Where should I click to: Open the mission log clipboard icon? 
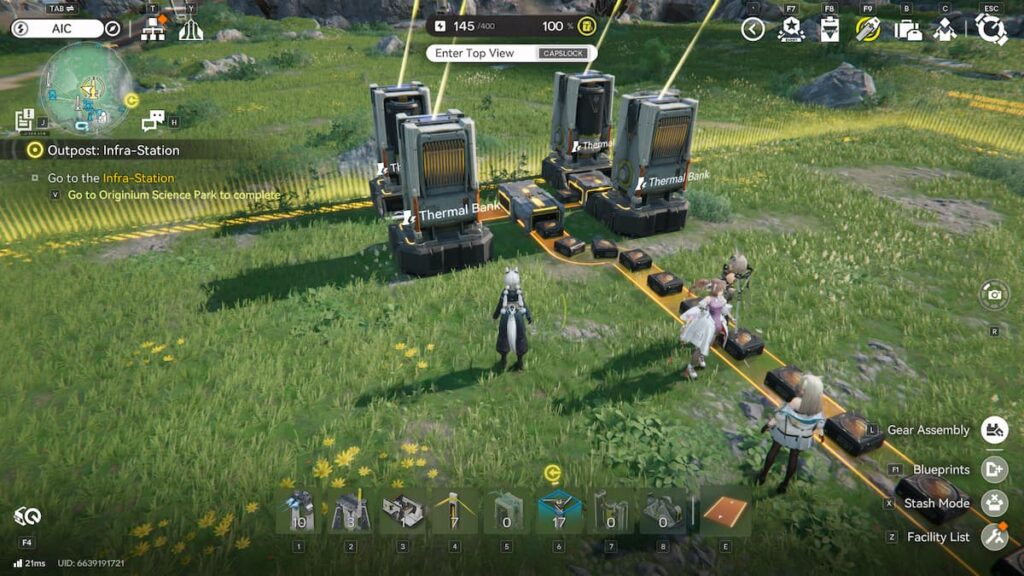click(x=25, y=121)
